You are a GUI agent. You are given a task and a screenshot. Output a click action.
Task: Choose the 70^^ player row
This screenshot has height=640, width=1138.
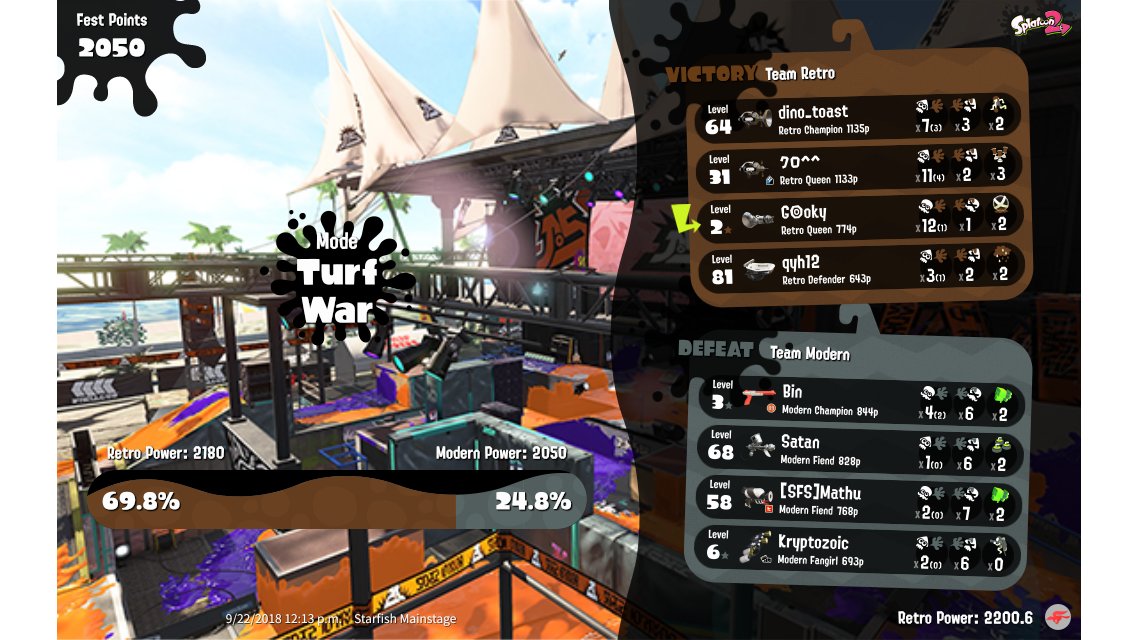tap(860, 167)
